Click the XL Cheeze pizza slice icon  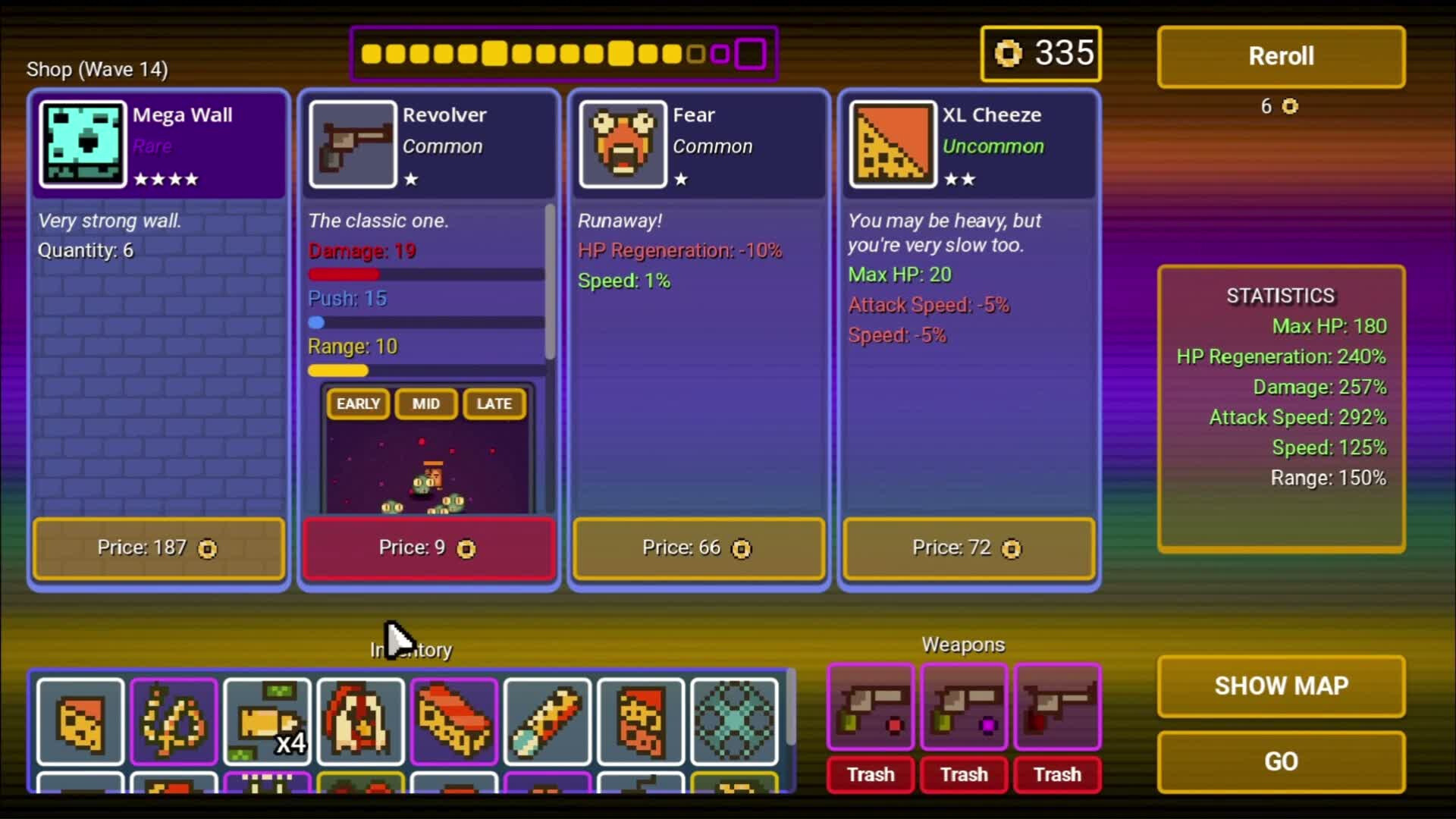tap(892, 144)
